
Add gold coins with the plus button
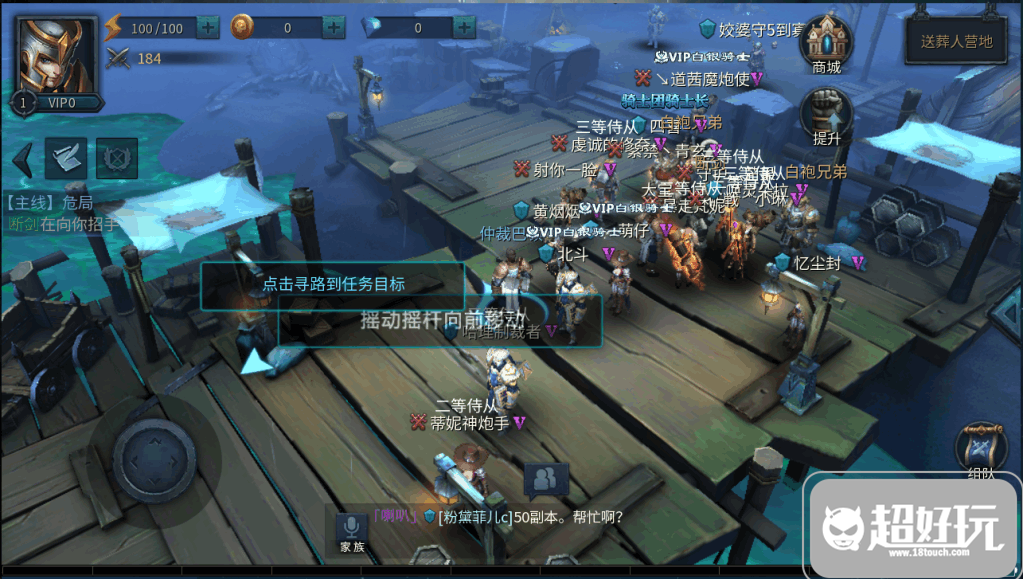pyautogui.click(x=334, y=28)
